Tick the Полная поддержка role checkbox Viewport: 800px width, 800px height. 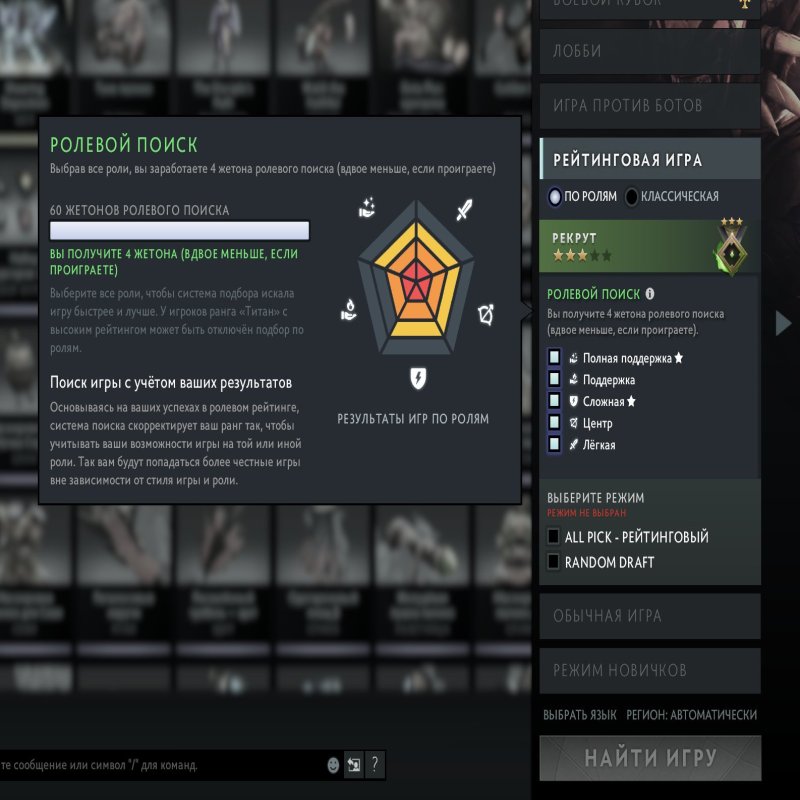[x=554, y=358]
